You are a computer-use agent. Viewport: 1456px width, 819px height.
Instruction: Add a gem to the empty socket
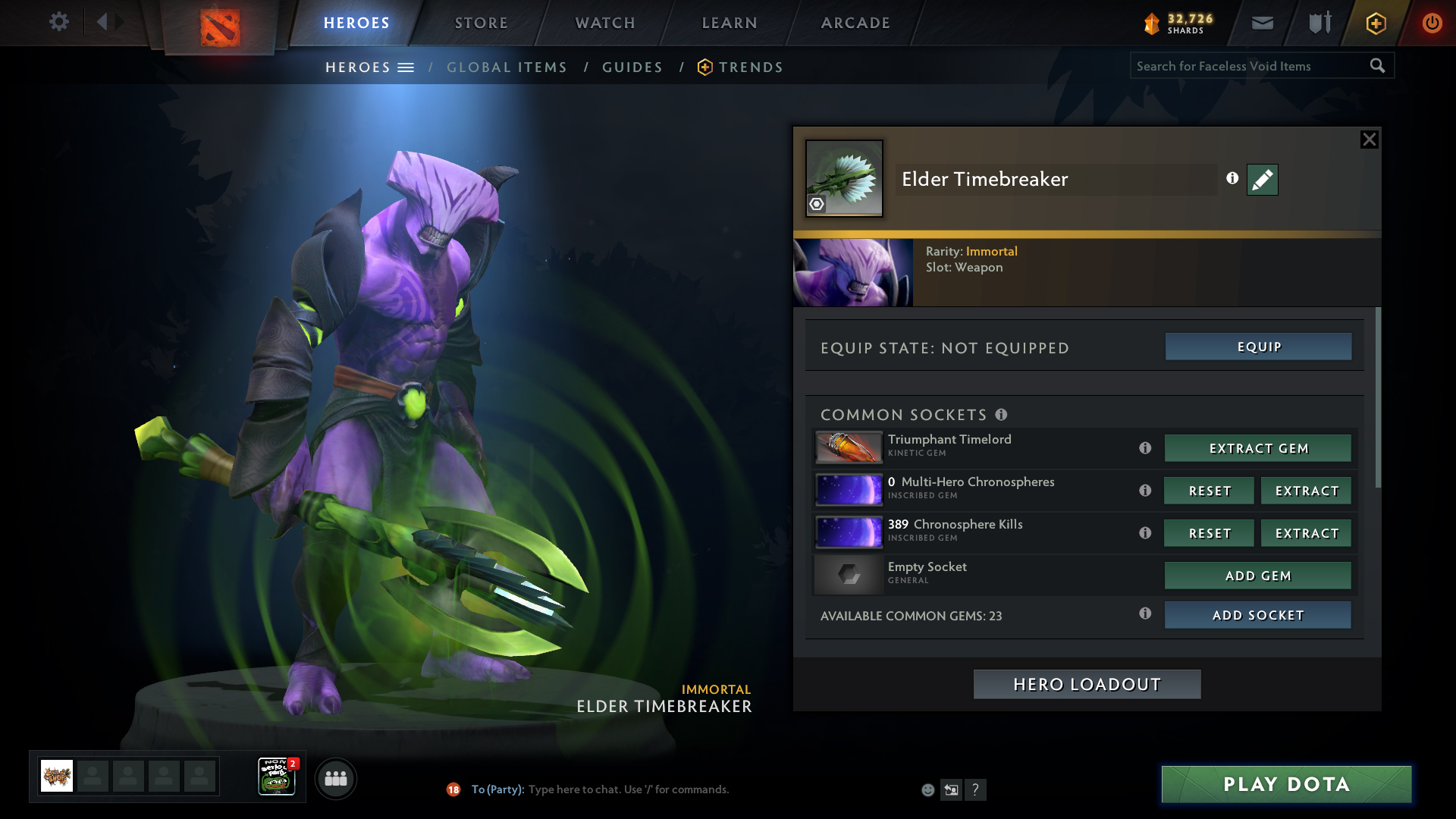[1257, 576]
